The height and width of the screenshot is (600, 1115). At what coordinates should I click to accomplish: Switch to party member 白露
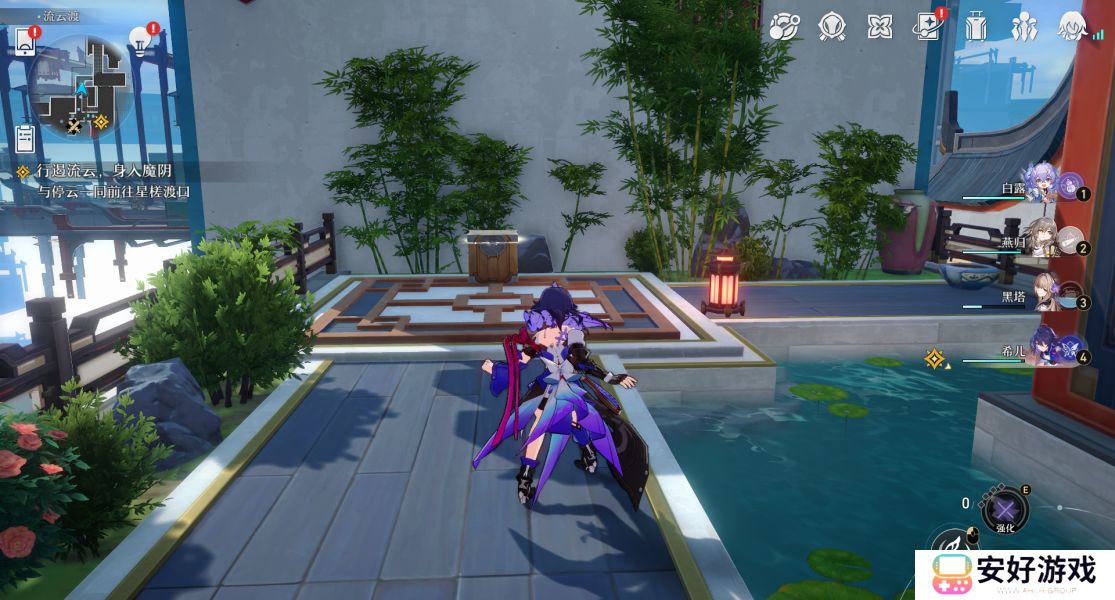pos(1040,185)
